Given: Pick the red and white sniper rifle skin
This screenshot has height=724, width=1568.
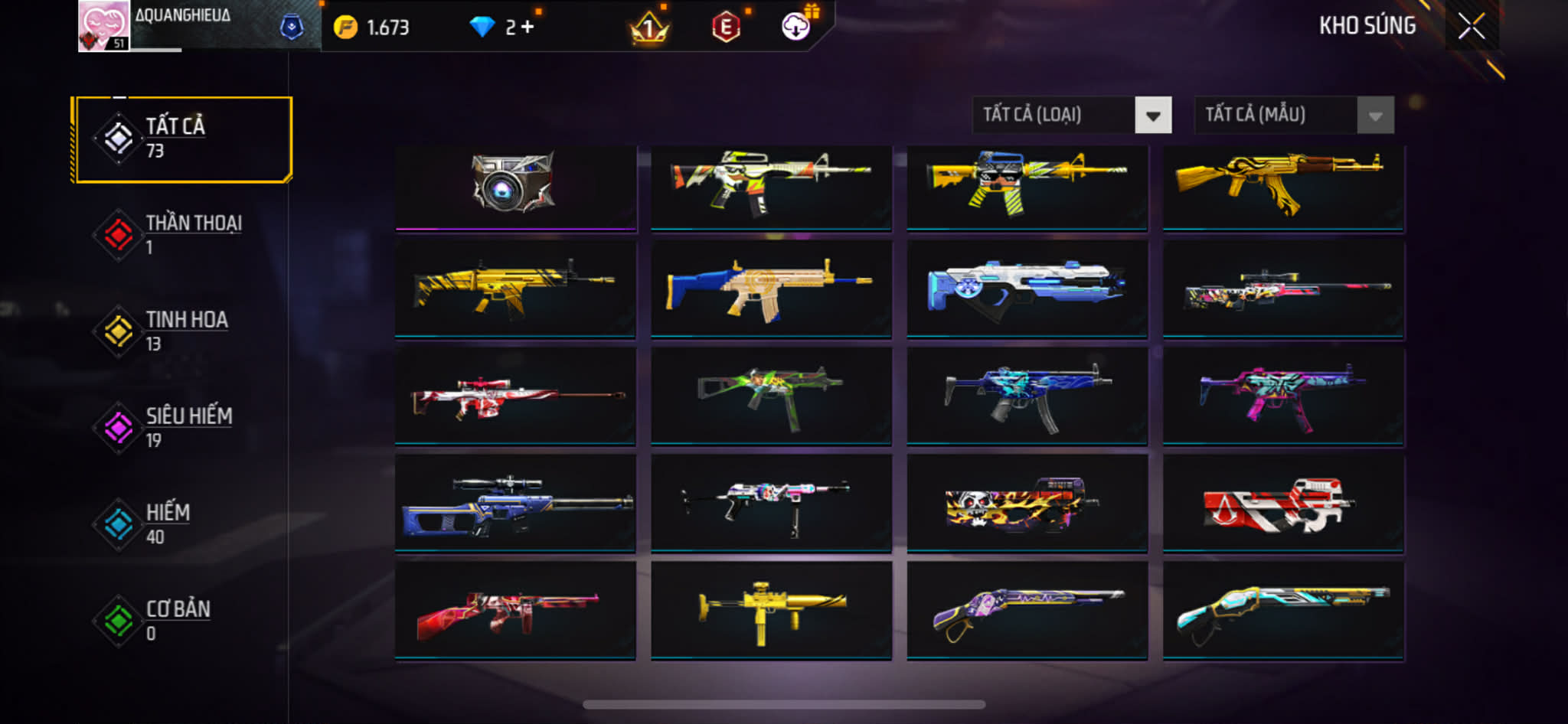Looking at the screenshot, I should [x=515, y=396].
